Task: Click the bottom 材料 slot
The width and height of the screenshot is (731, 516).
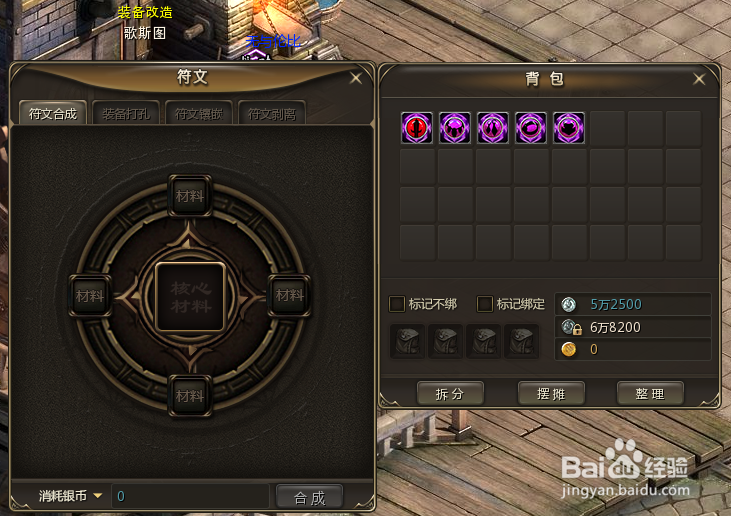Action: pyautogui.click(x=190, y=396)
